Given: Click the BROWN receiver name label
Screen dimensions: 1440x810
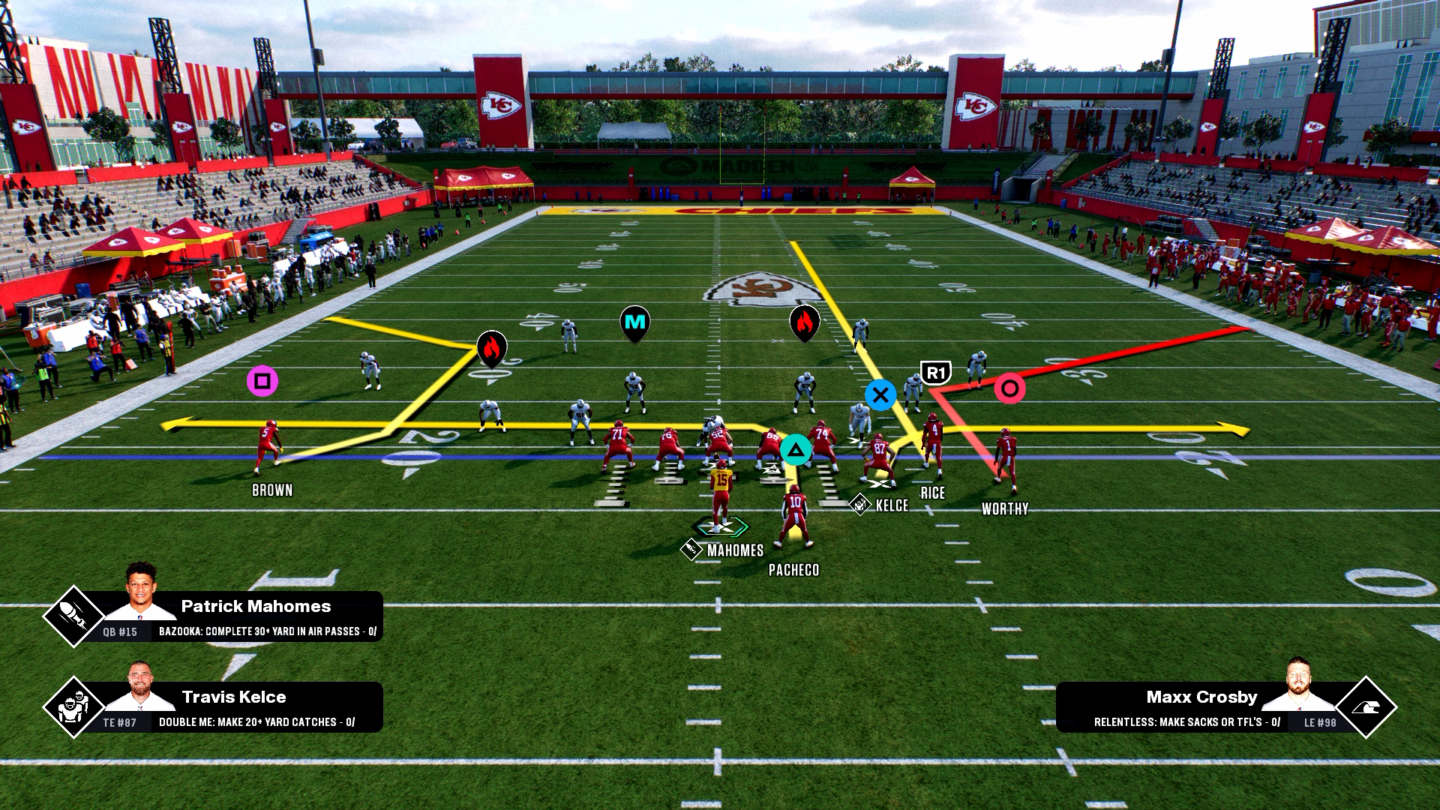Looking at the screenshot, I should pos(272,490).
